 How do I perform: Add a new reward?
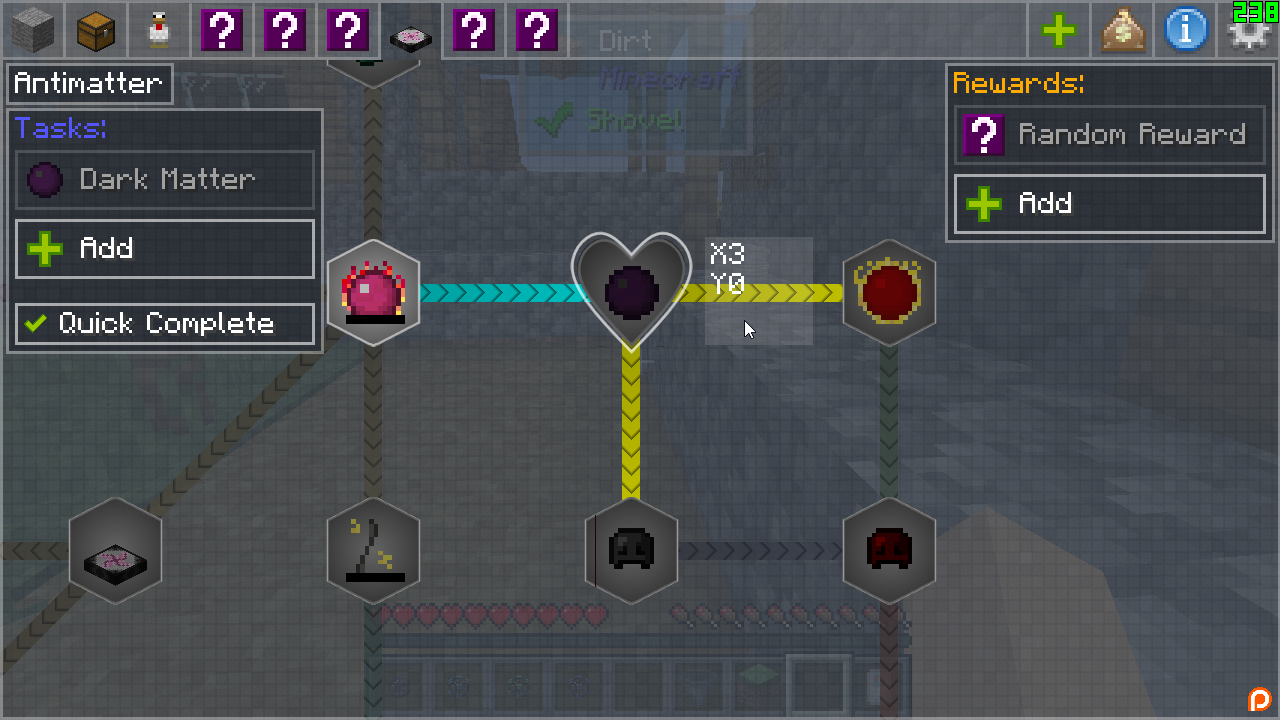[x=1109, y=204]
